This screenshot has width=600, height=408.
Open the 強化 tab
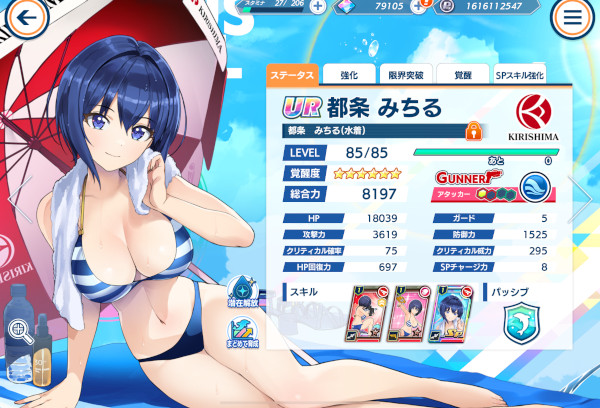[x=351, y=74]
